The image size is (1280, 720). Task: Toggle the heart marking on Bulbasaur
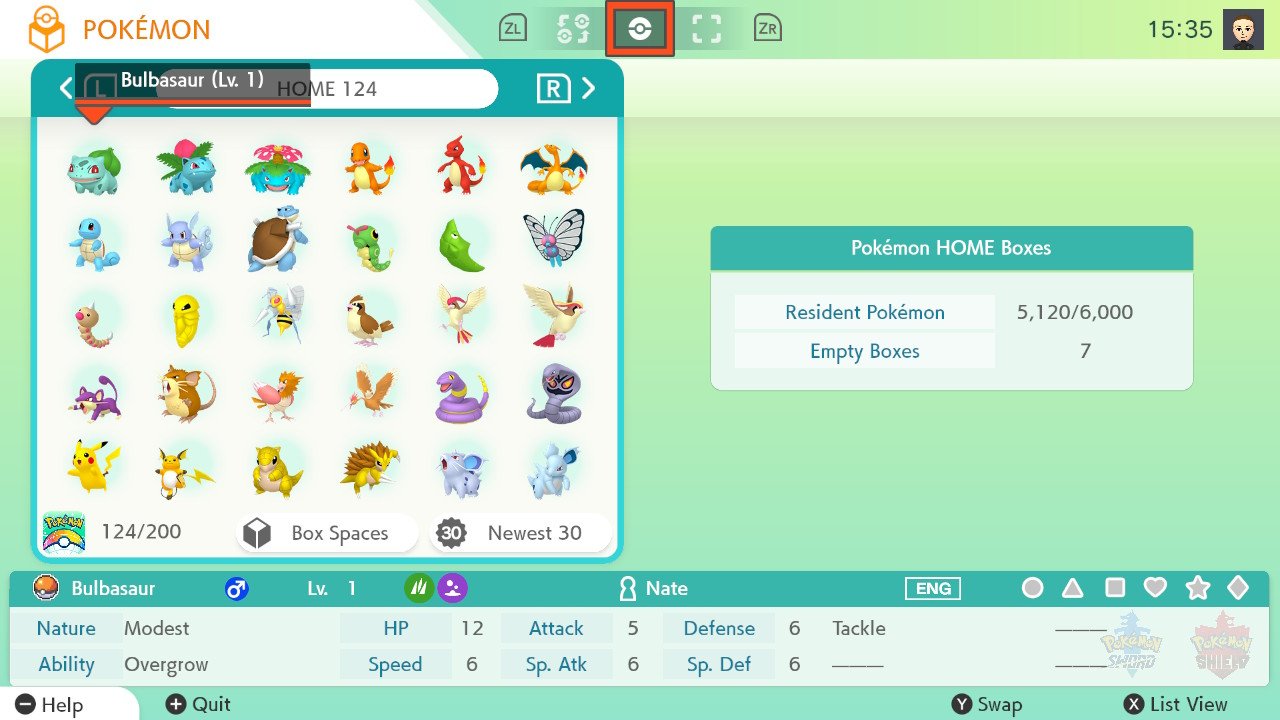click(x=1155, y=588)
